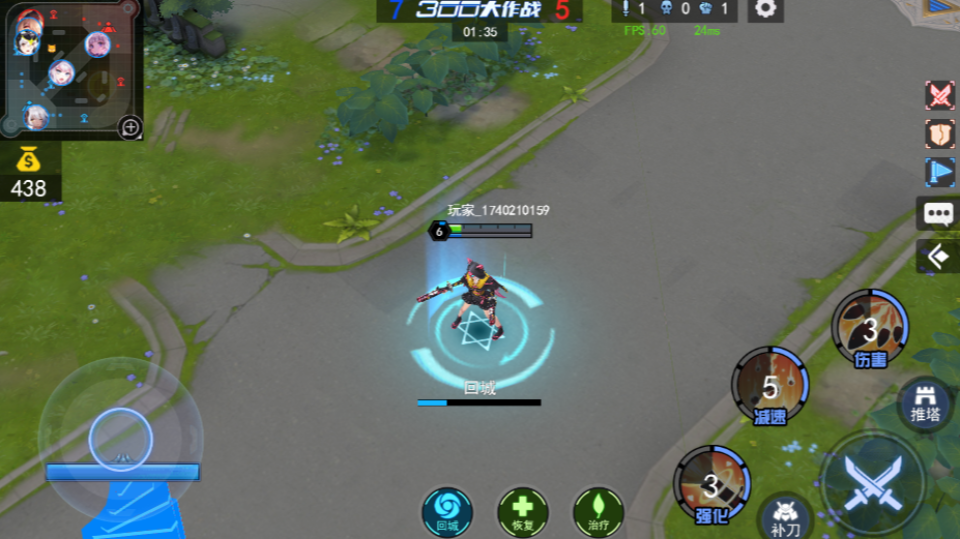This screenshot has width=960, height=539.
Task: Activate the 回城 recall skill
Action: tap(447, 511)
